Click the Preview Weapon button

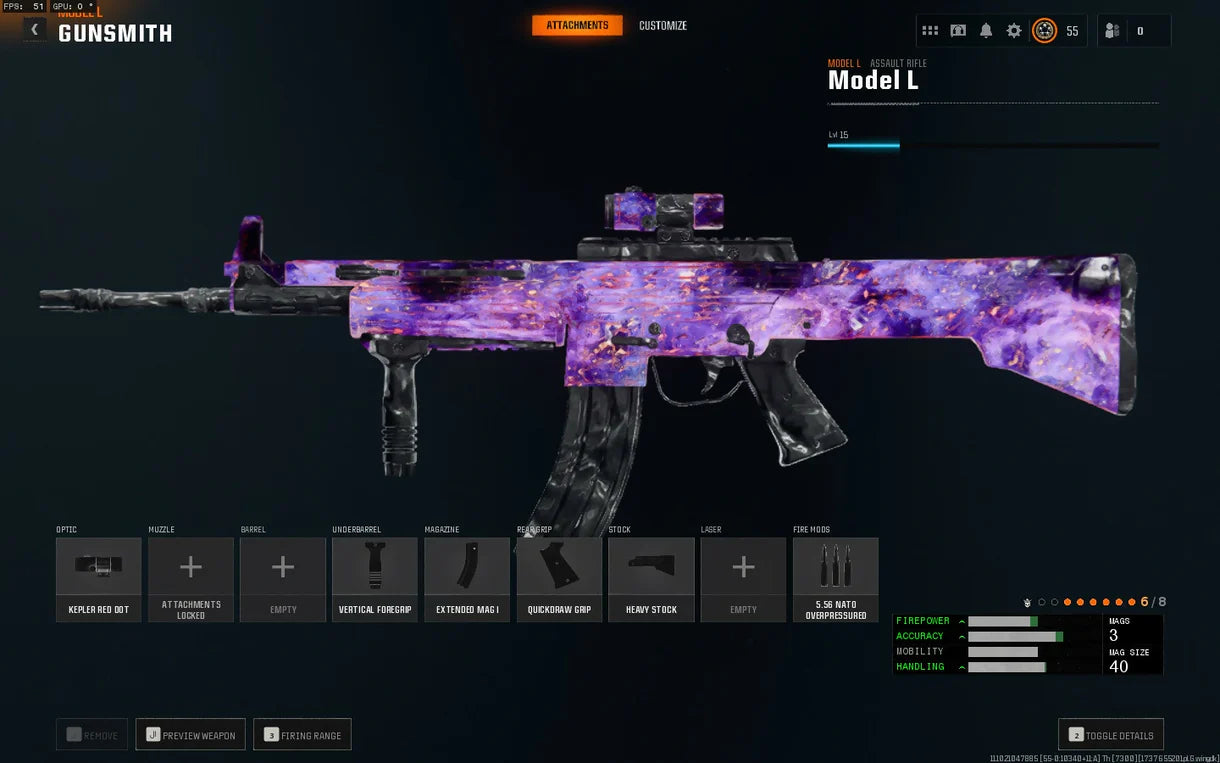191,735
